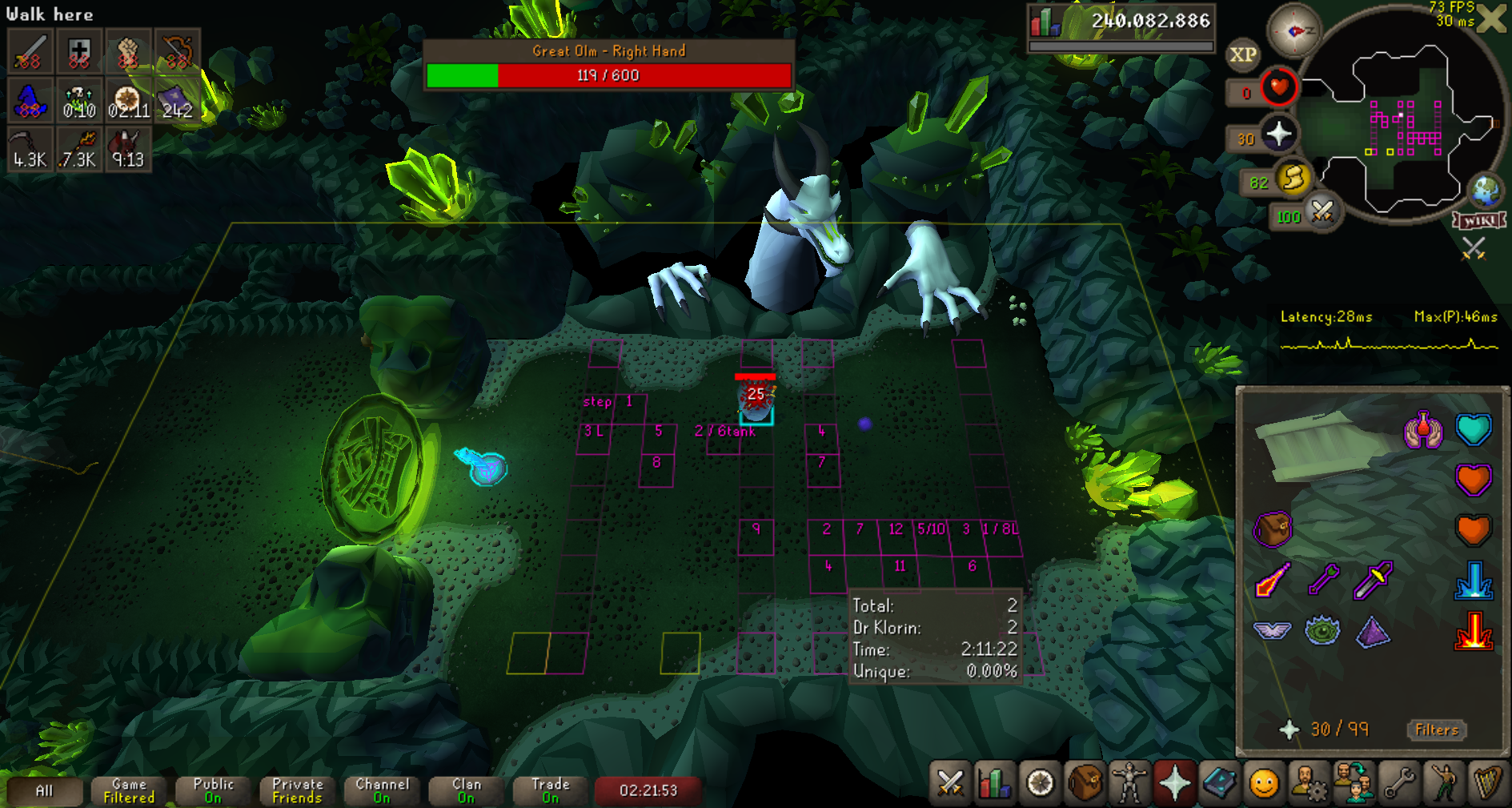Switch to the spellbook tab

click(1219, 783)
